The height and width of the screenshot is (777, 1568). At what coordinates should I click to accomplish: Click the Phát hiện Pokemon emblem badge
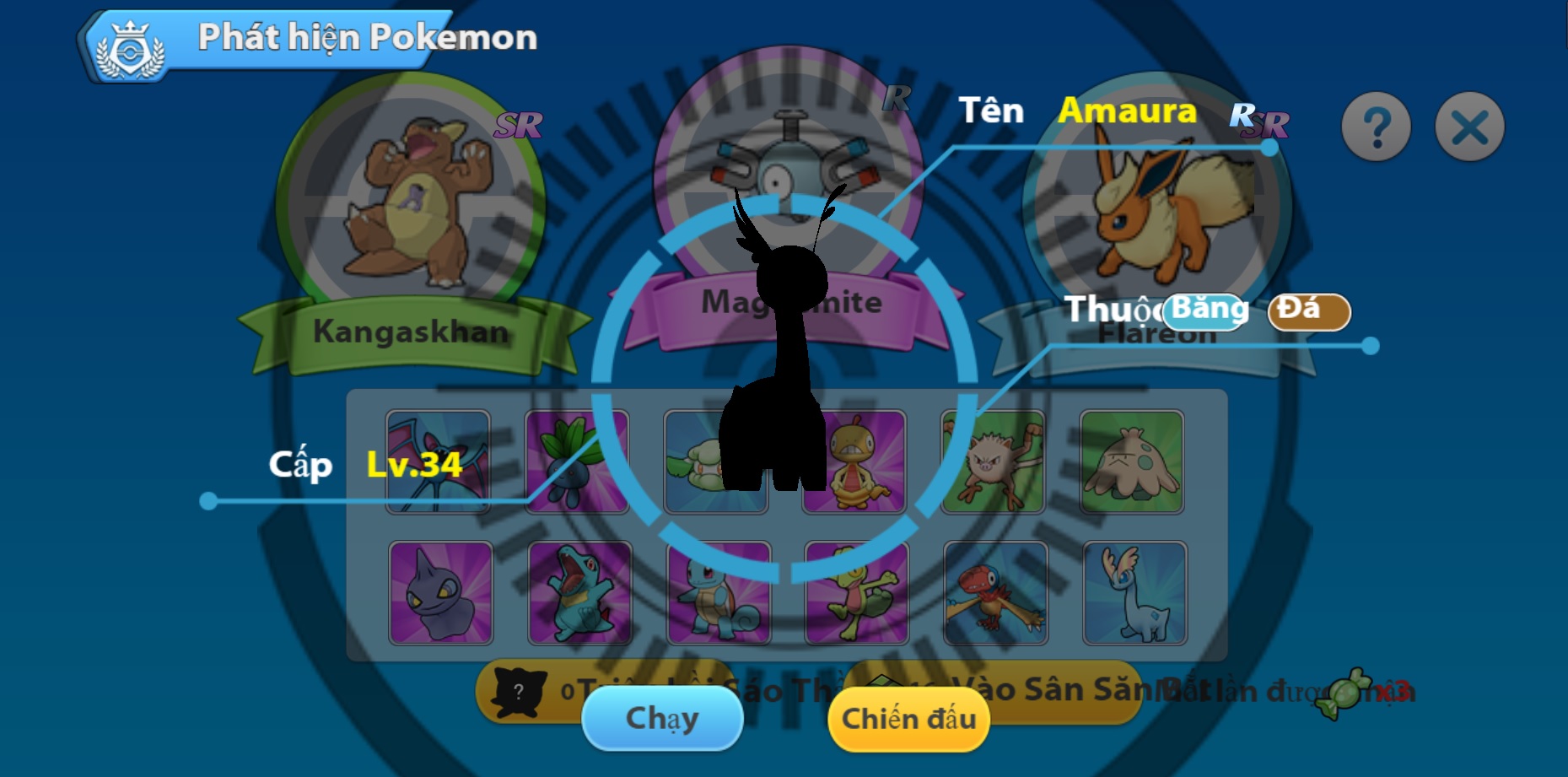point(129,38)
